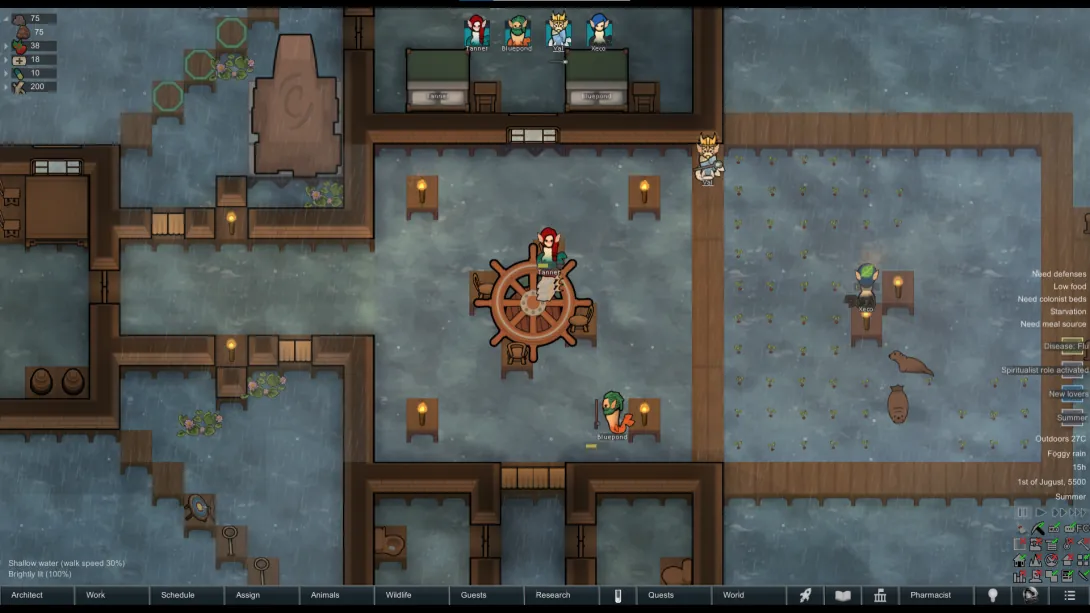The width and height of the screenshot is (1090, 613).
Task: Open the Need colonist beds alert
Action: (1052, 299)
